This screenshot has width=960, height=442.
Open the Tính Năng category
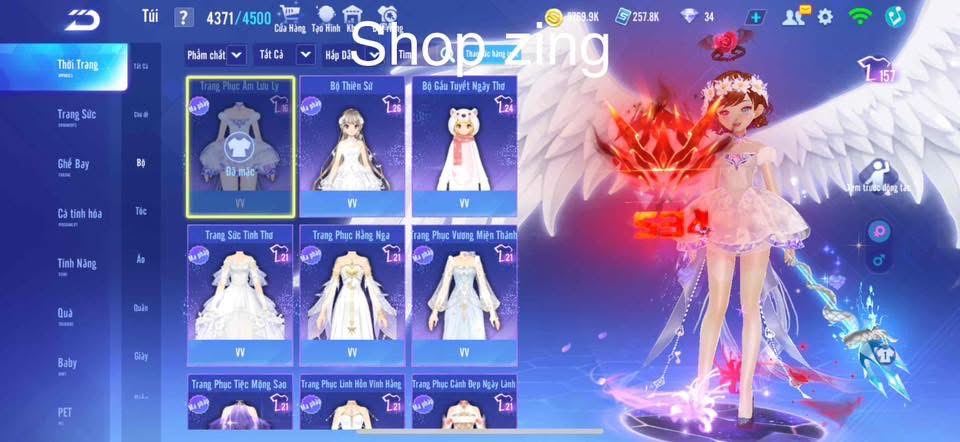(77, 264)
